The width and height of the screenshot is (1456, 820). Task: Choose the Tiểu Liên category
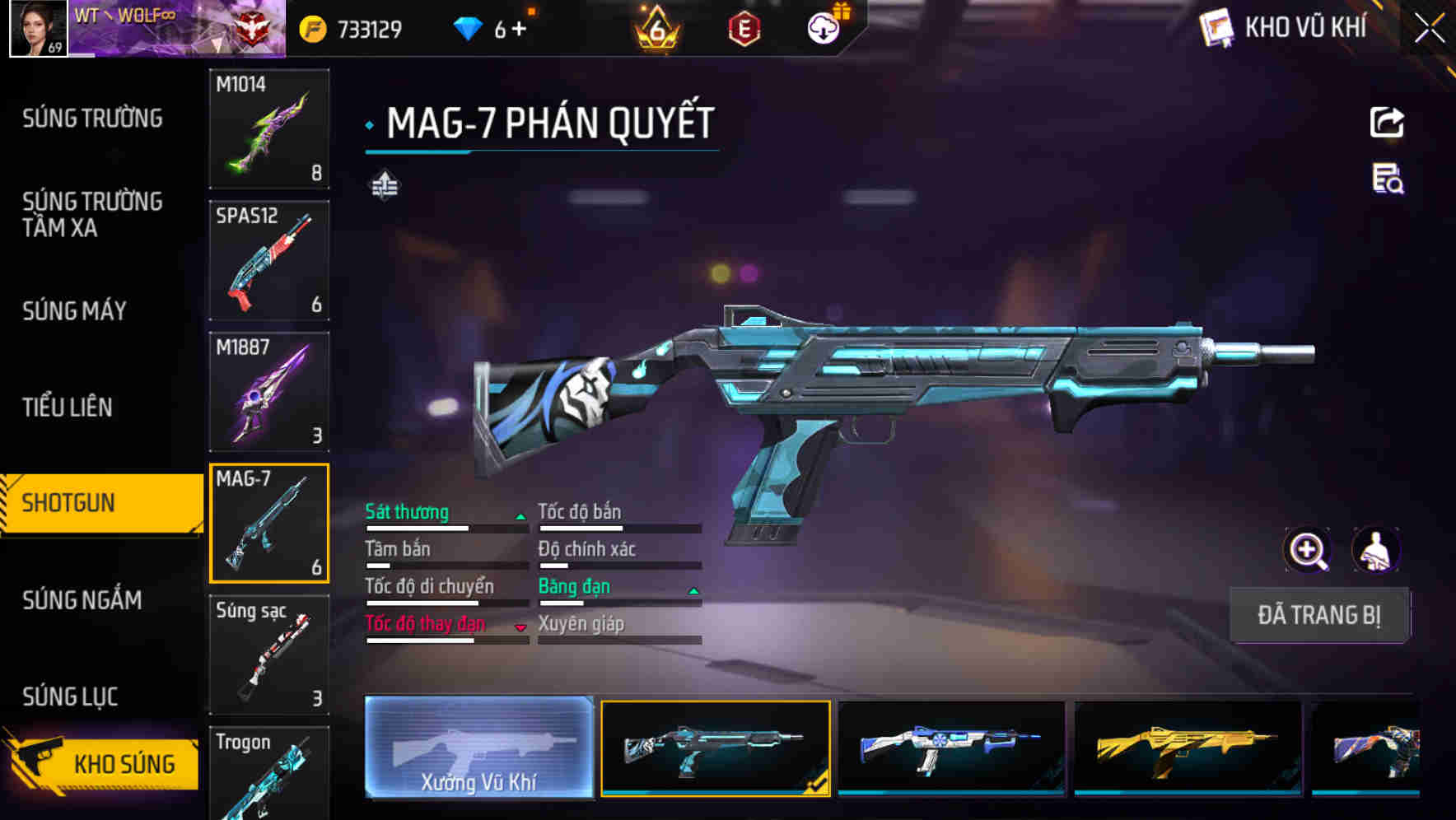point(68,407)
